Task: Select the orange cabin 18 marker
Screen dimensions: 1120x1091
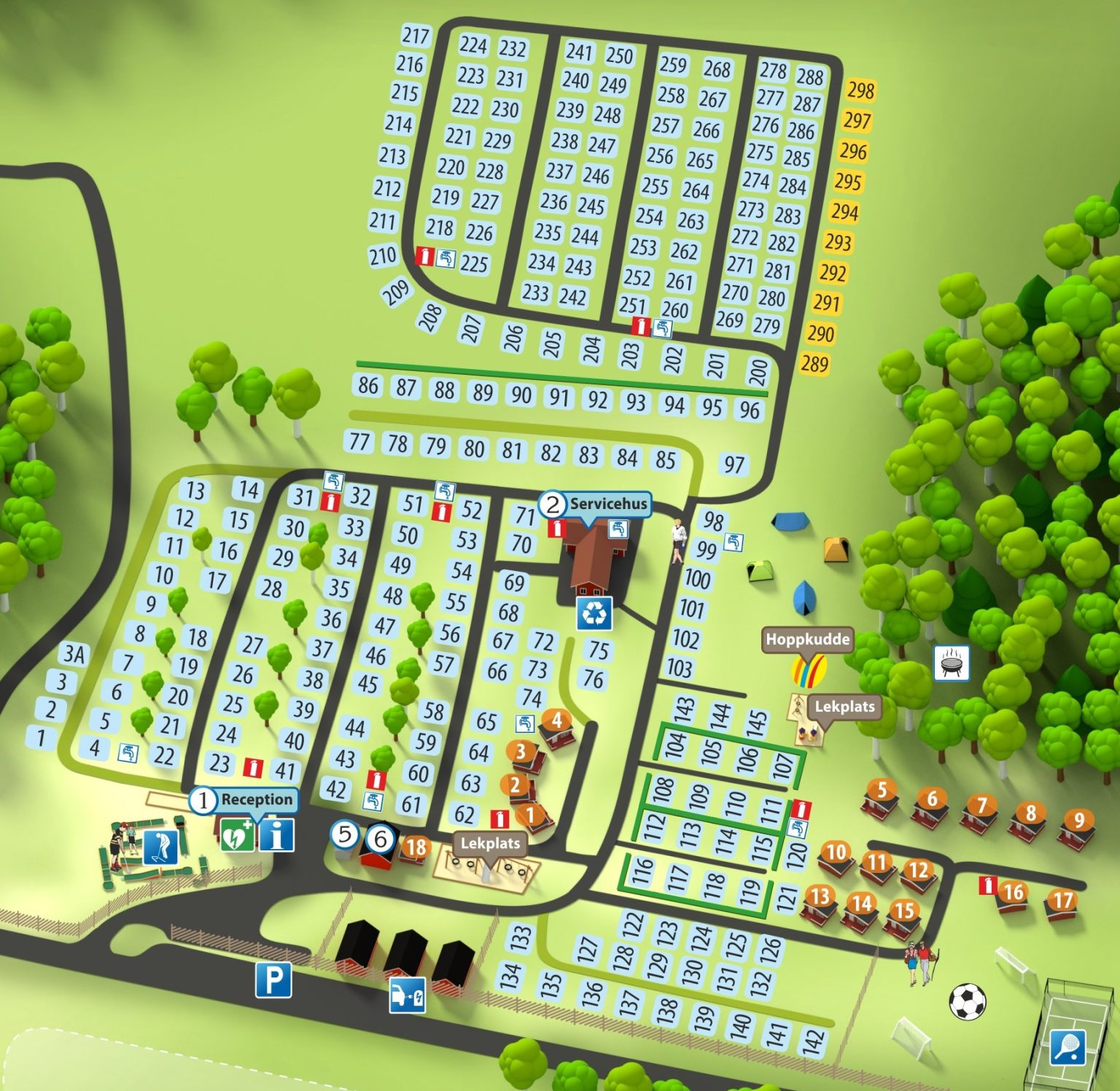Action: click(416, 847)
